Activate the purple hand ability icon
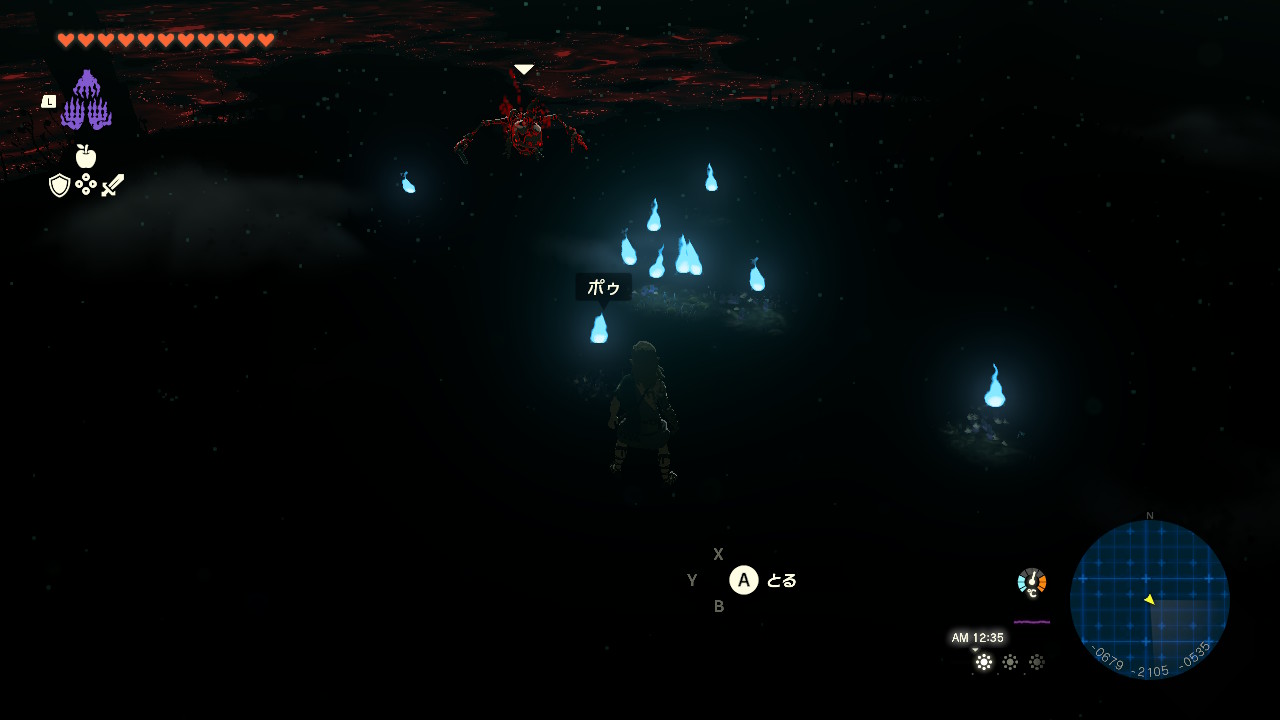Screen dimensions: 1280x720 pyautogui.click(x=86, y=101)
